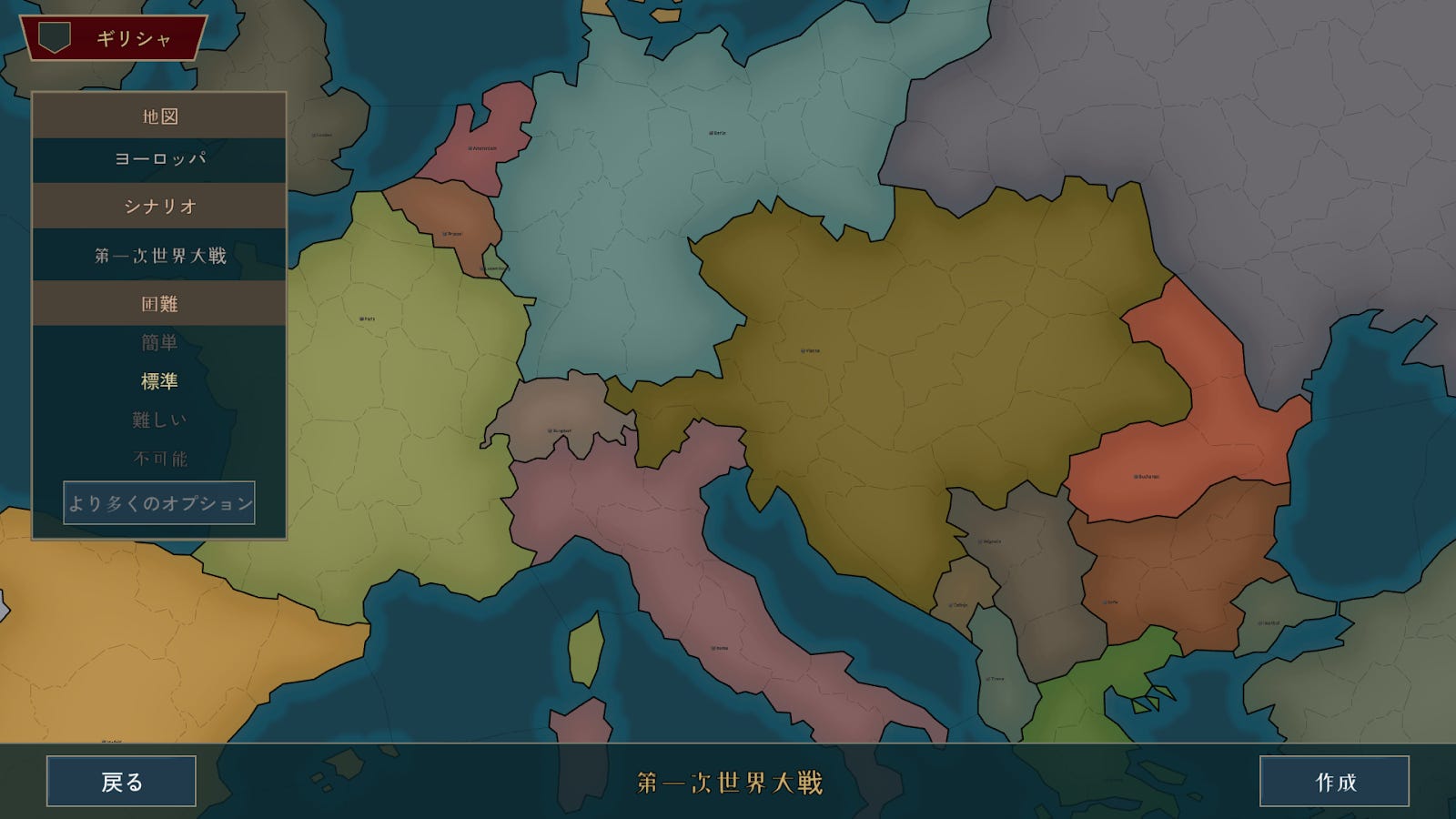The width and height of the screenshot is (1456, 819).
Task: Click the シナリオ section header
Action: tap(159, 207)
